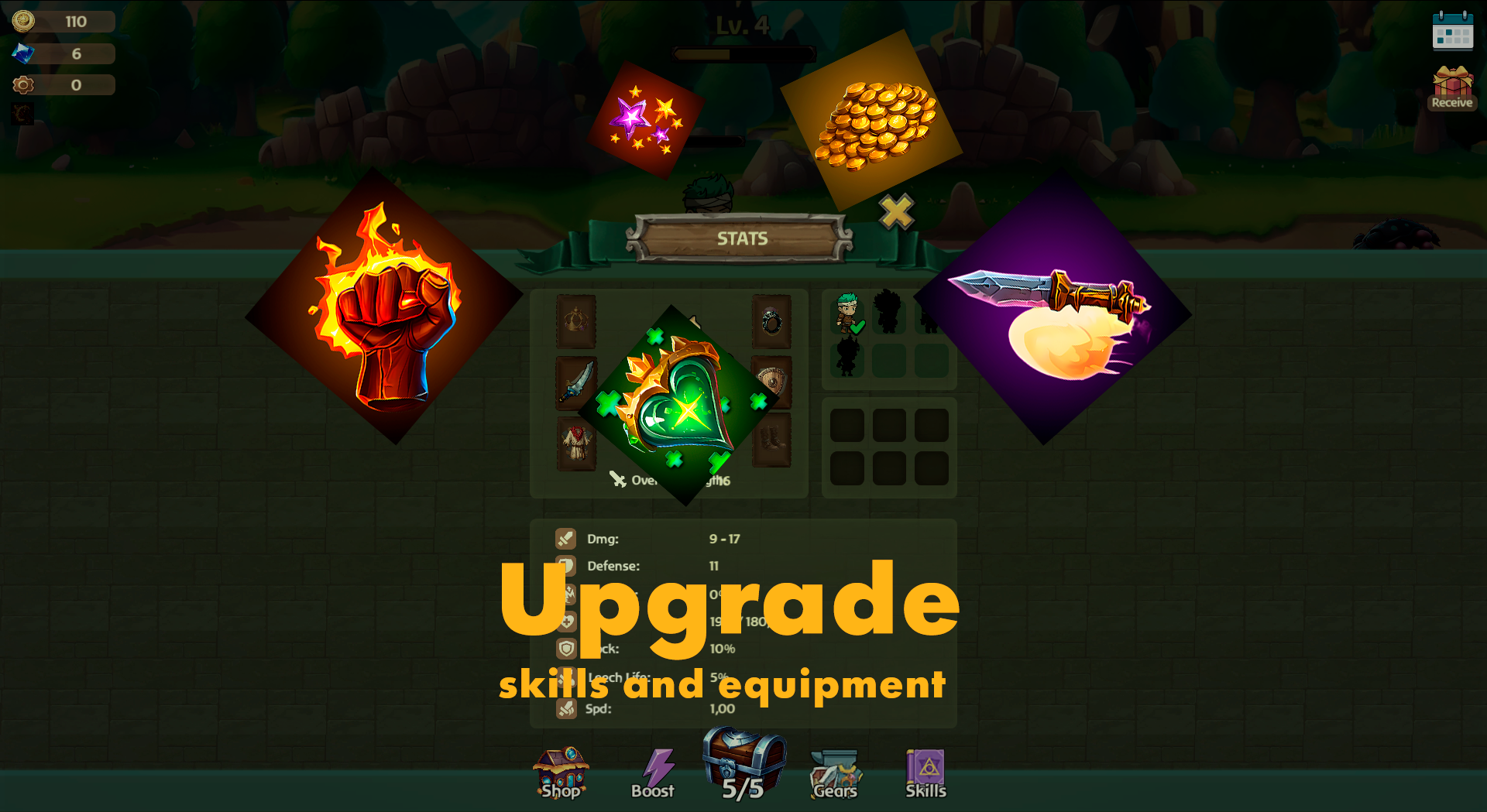Open the Boost menu

[653, 773]
